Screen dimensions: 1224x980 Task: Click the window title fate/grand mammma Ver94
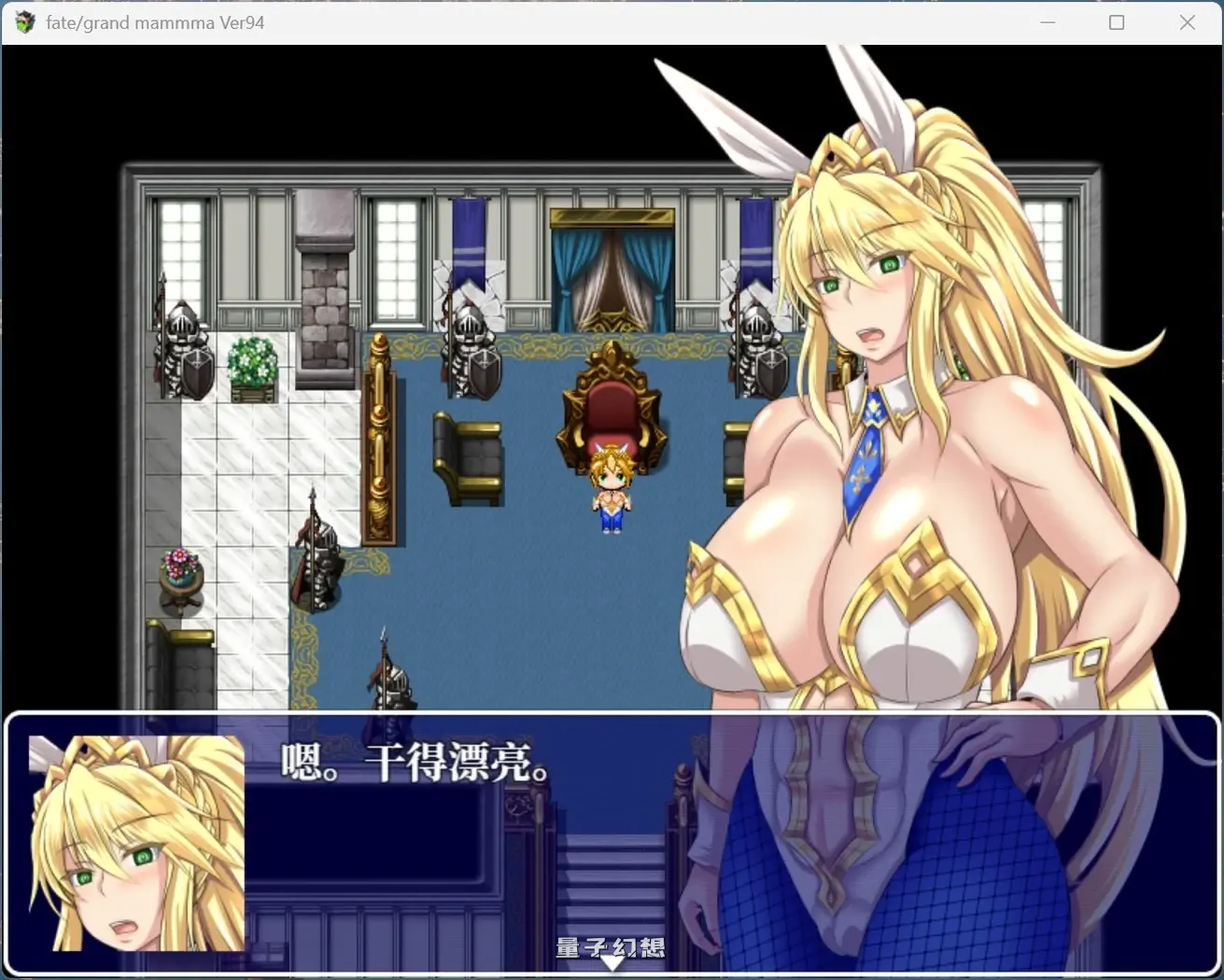[x=154, y=21]
